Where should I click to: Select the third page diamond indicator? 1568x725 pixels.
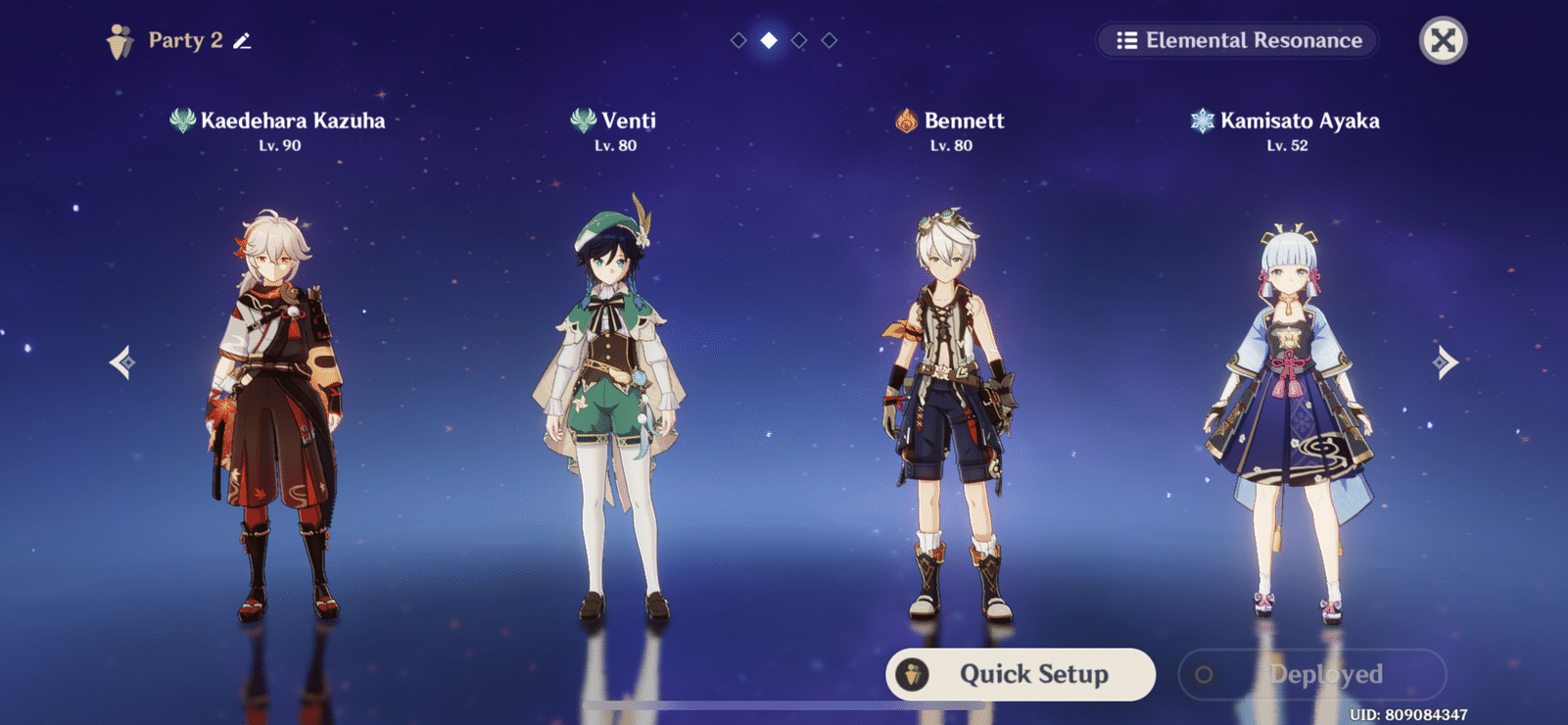pos(799,41)
